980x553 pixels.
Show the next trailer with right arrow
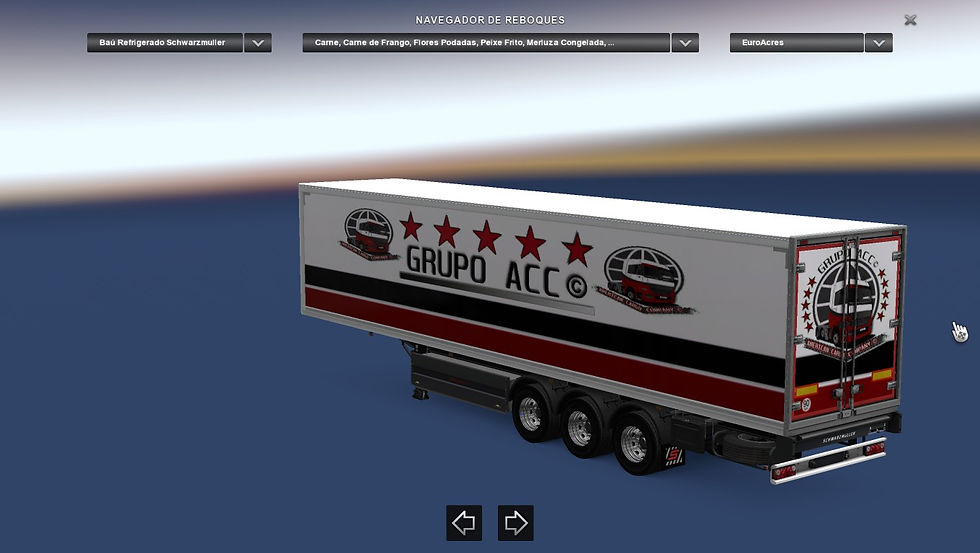tap(515, 522)
